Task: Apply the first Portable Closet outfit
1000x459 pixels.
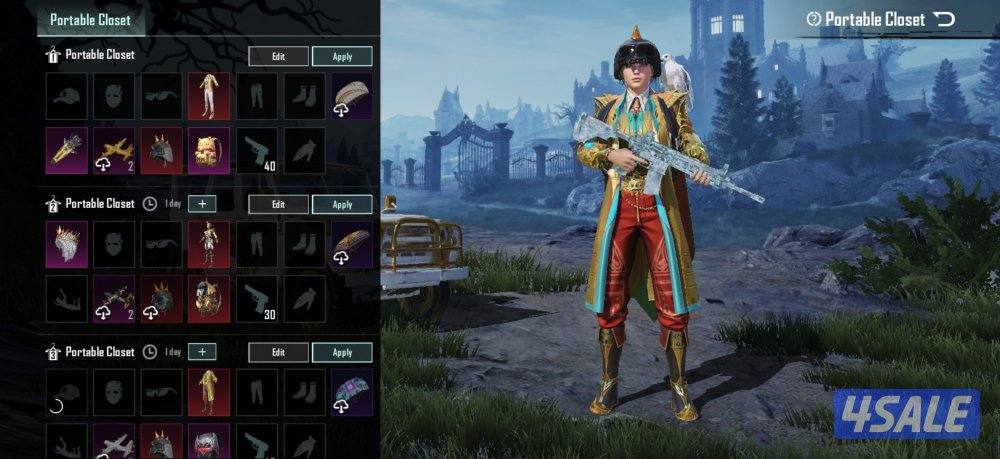Action: click(x=342, y=56)
